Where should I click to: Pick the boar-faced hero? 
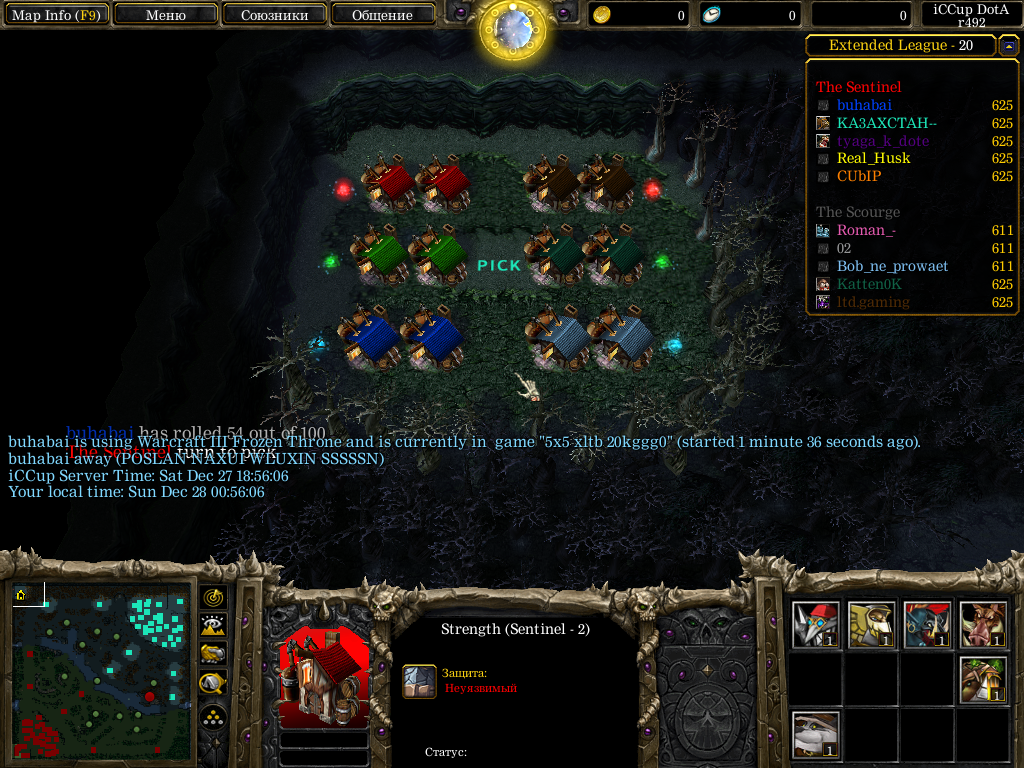coord(984,625)
